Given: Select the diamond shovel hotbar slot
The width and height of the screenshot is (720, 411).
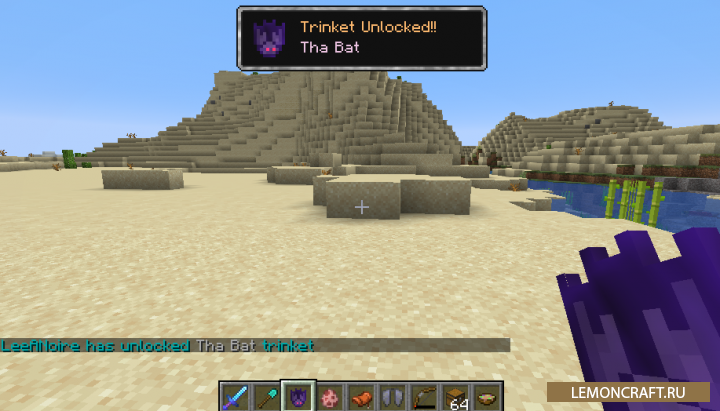Looking at the screenshot, I should tap(266, 396).
